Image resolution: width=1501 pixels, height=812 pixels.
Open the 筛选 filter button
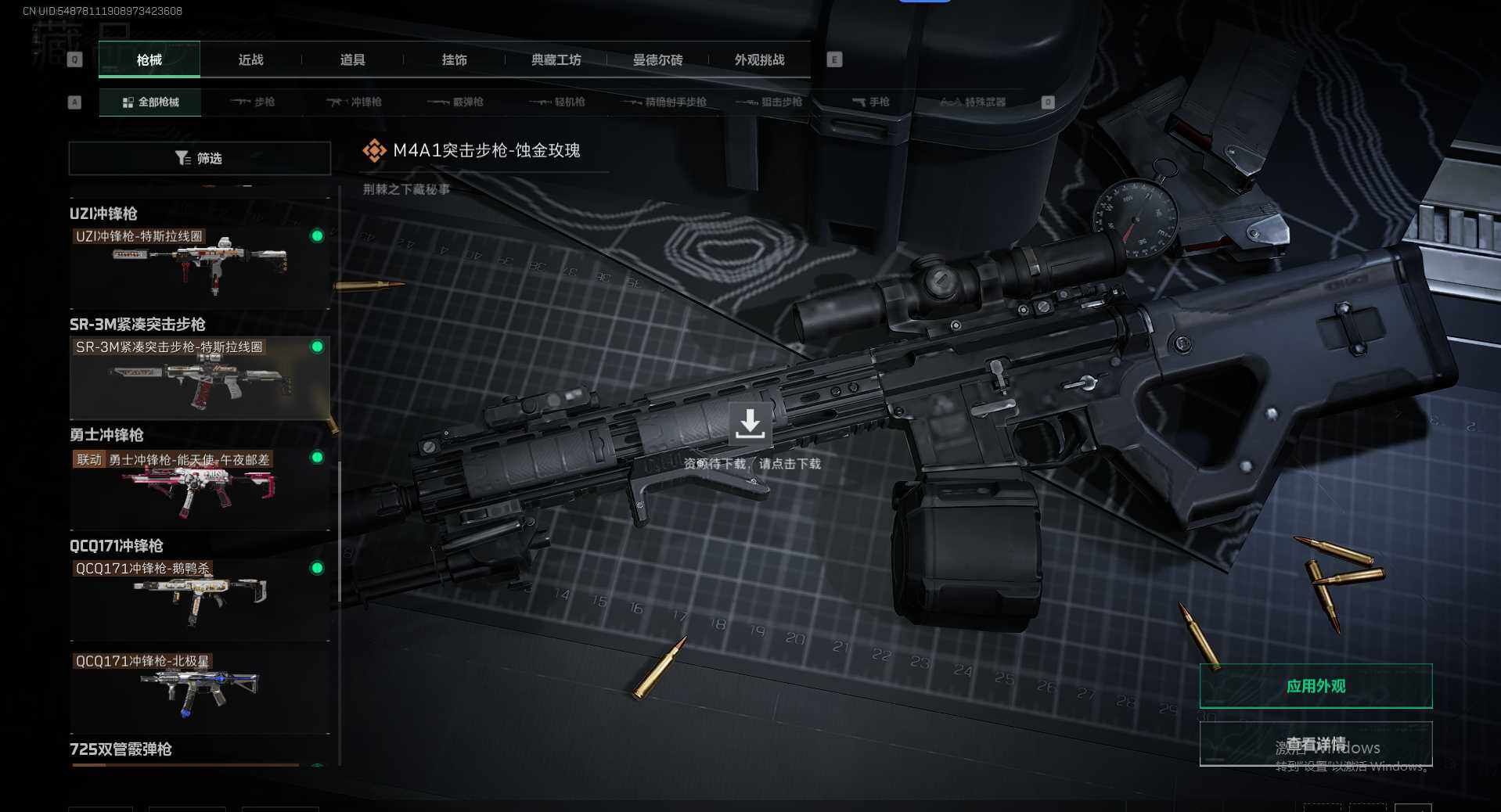tap(200, 159)
